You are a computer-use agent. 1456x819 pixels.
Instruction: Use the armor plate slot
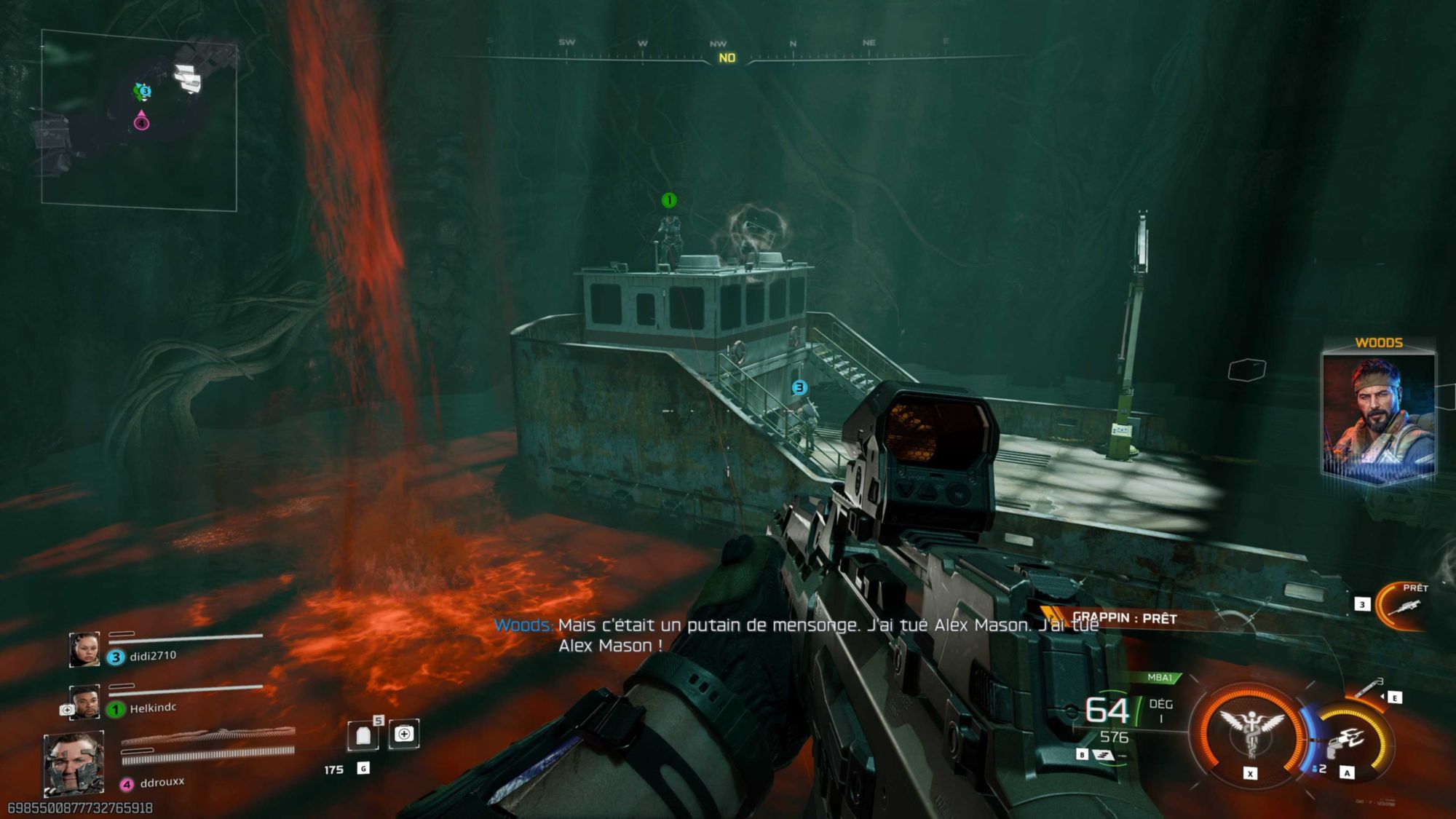tap(363, 735)
